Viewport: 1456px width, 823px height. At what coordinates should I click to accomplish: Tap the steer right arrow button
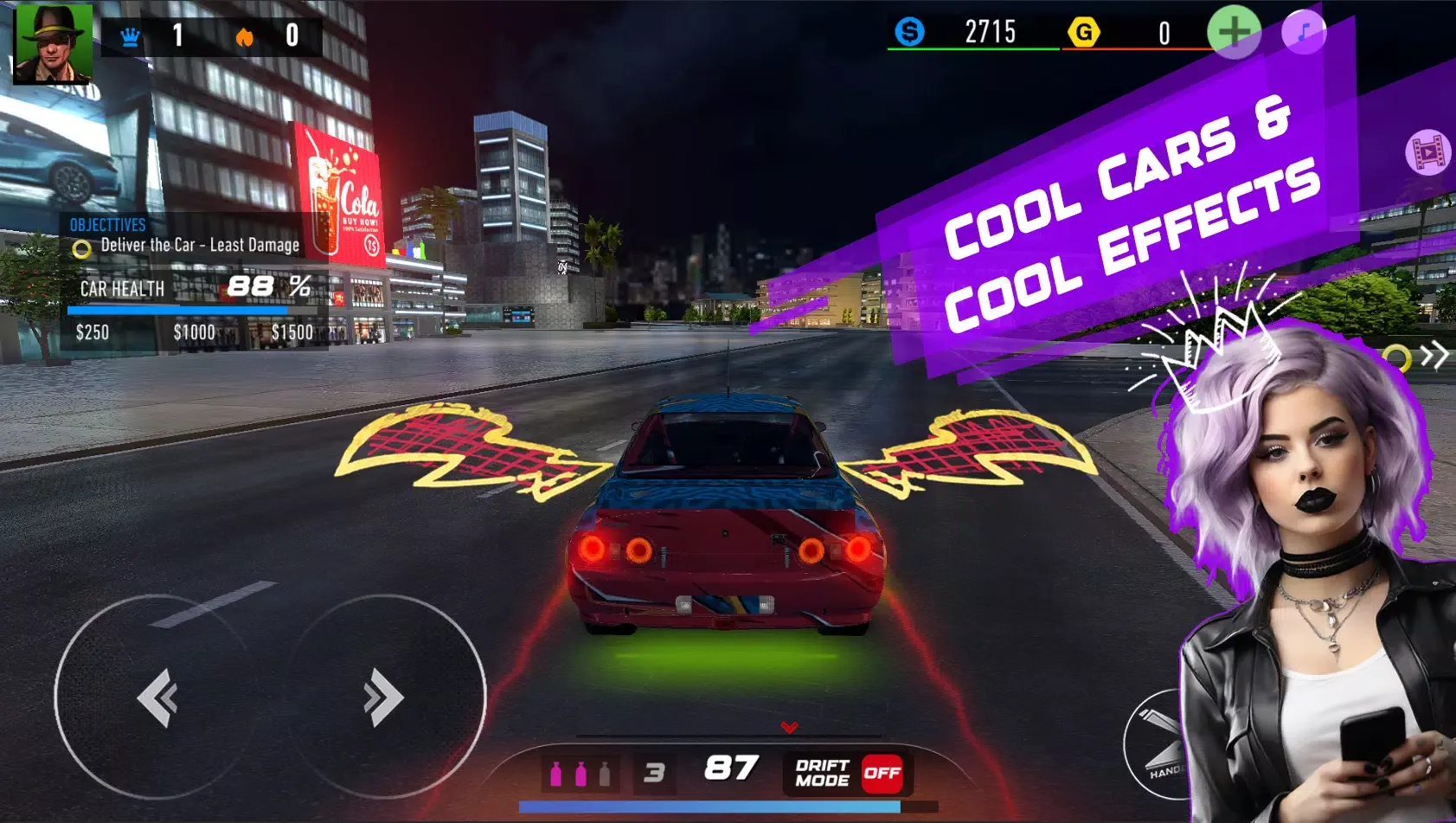tap(383, 698)
